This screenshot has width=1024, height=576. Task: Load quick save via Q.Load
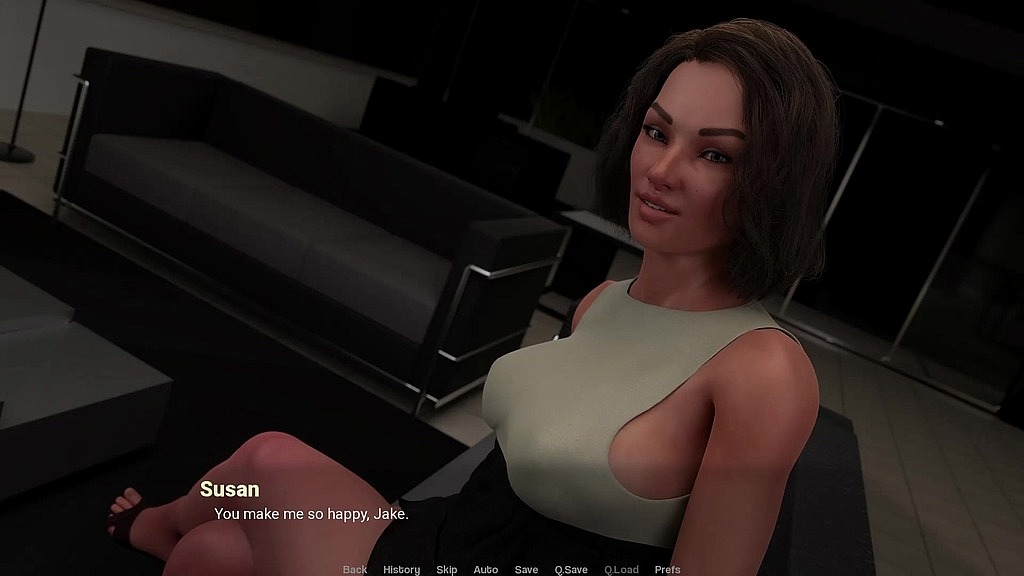pyautogui.click(x=621, y=570)
